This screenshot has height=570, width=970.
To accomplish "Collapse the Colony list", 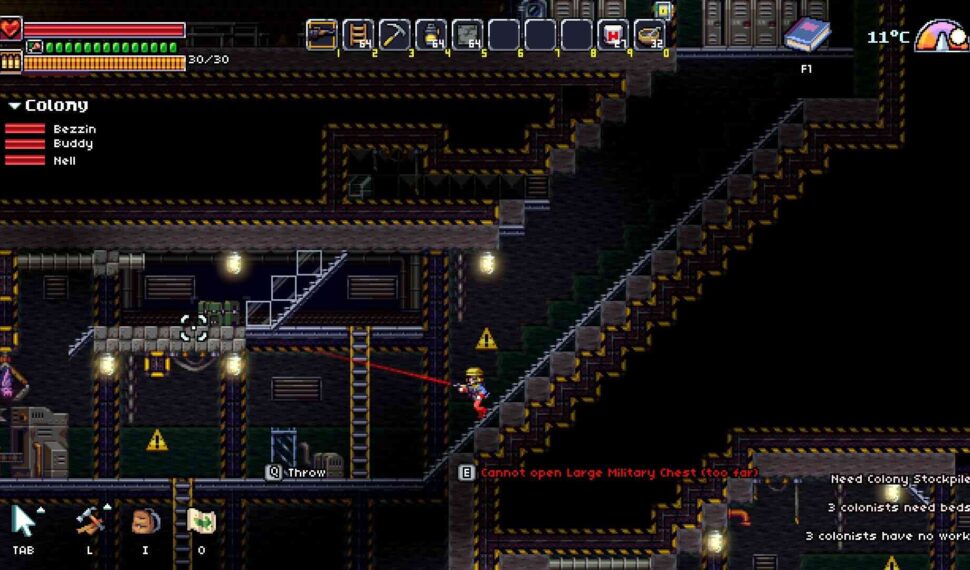I will [15, 105].
